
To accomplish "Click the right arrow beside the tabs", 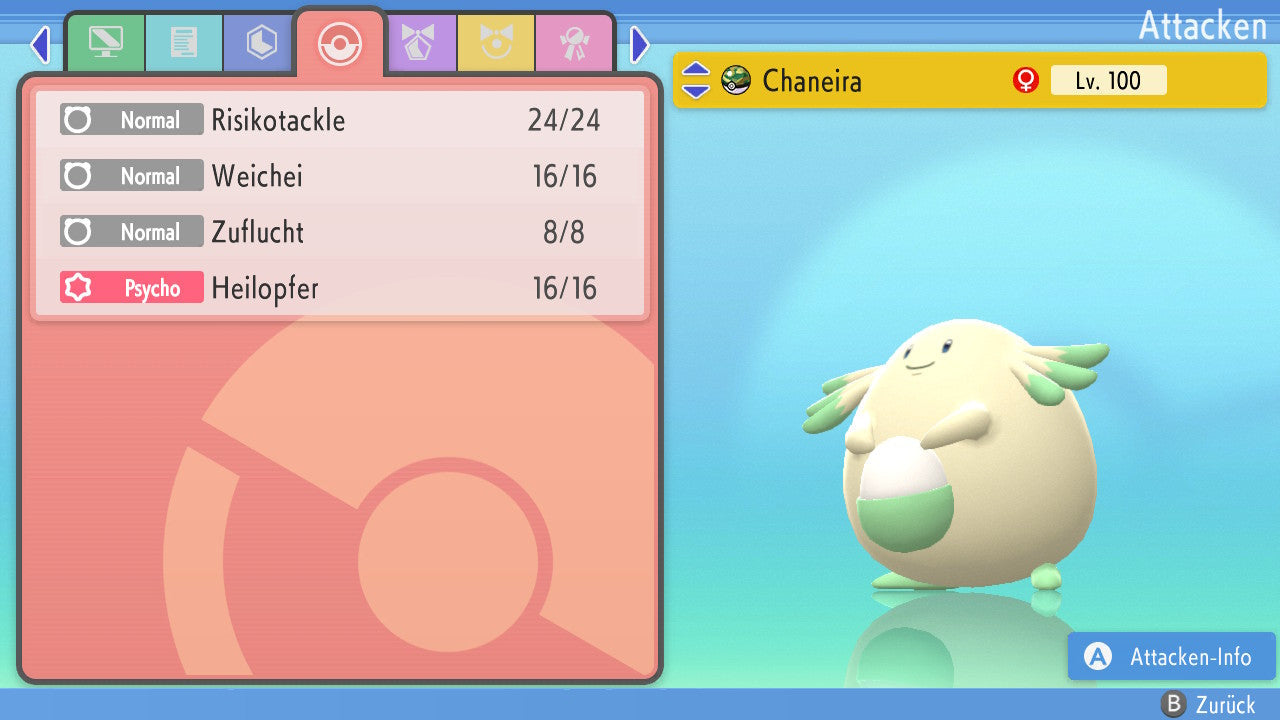I will (x=640, y=44).
